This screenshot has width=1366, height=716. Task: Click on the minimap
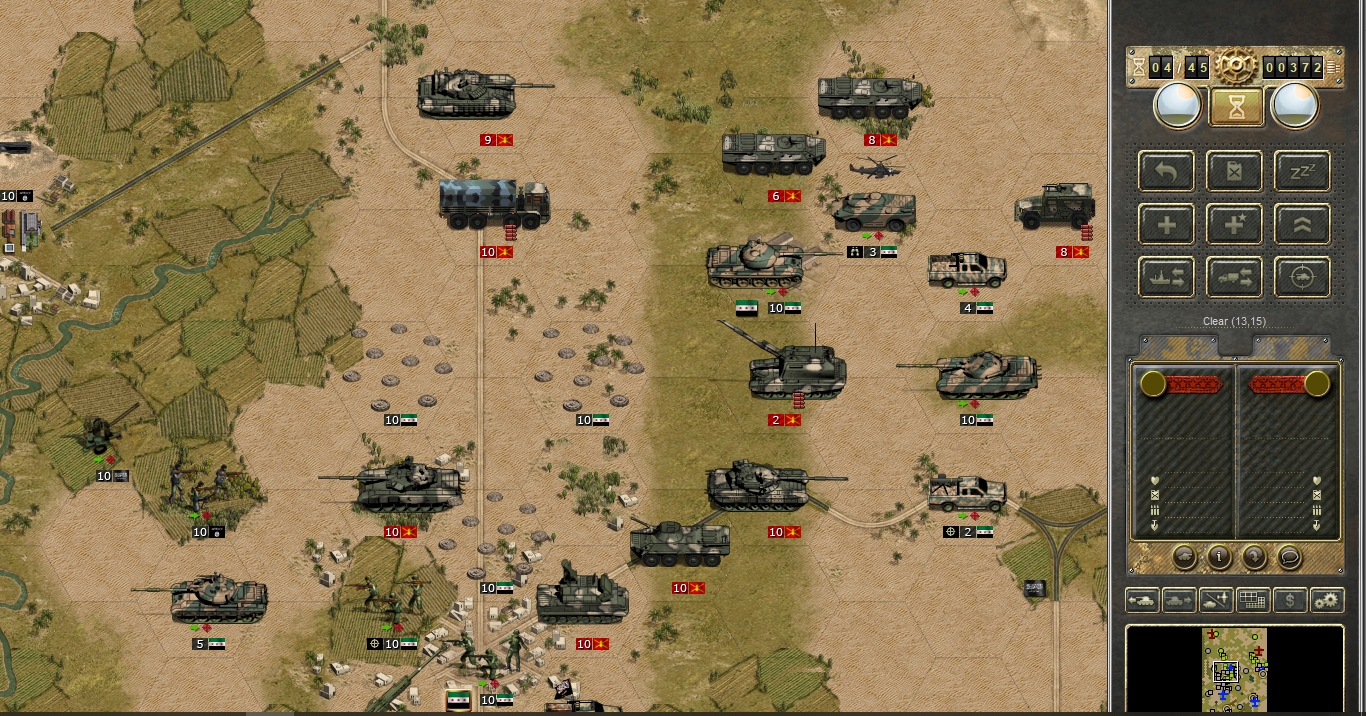point(1235,668)
